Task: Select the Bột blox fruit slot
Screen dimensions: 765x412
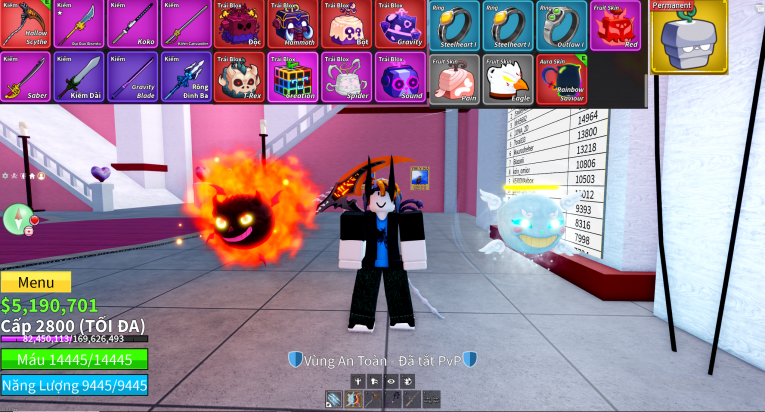Action: coord(347,25)
